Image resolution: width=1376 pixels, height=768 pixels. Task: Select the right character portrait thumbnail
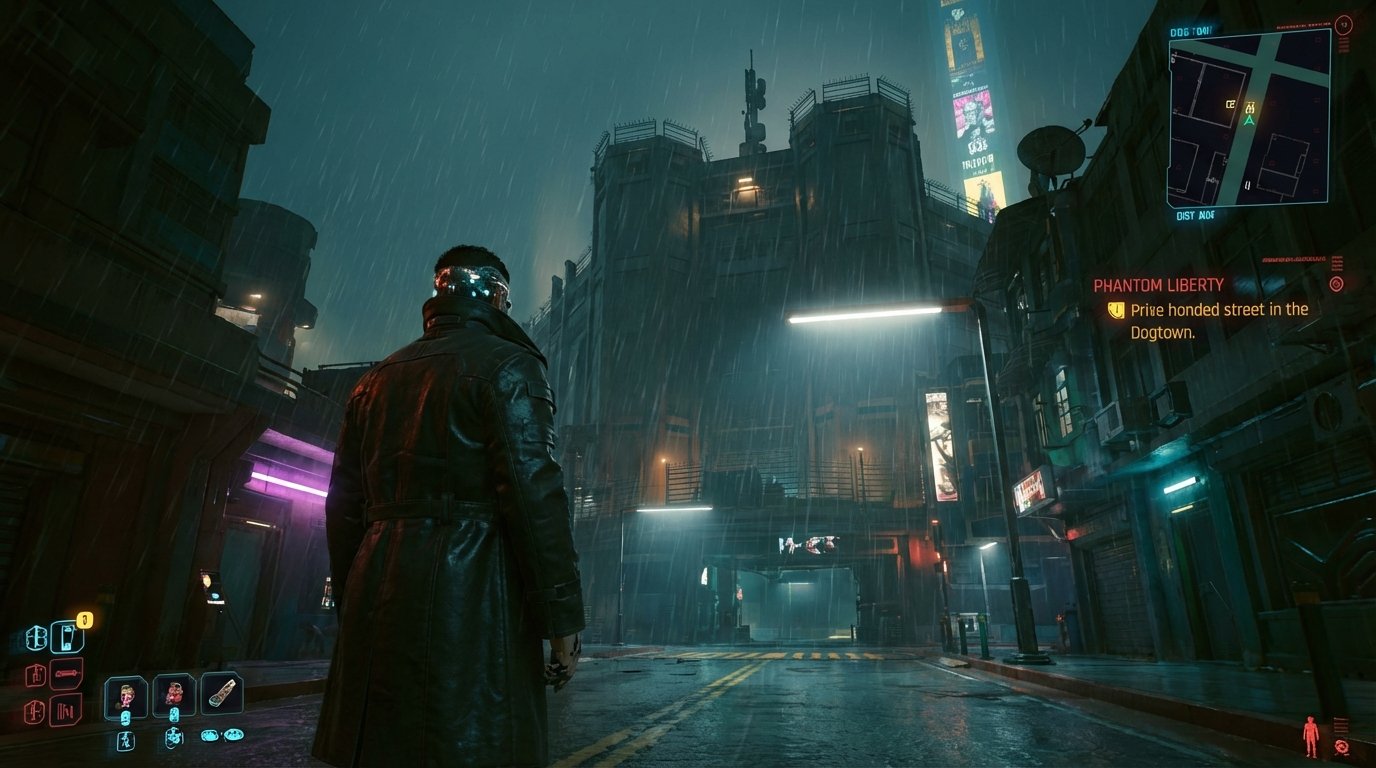tap(173, 692)
